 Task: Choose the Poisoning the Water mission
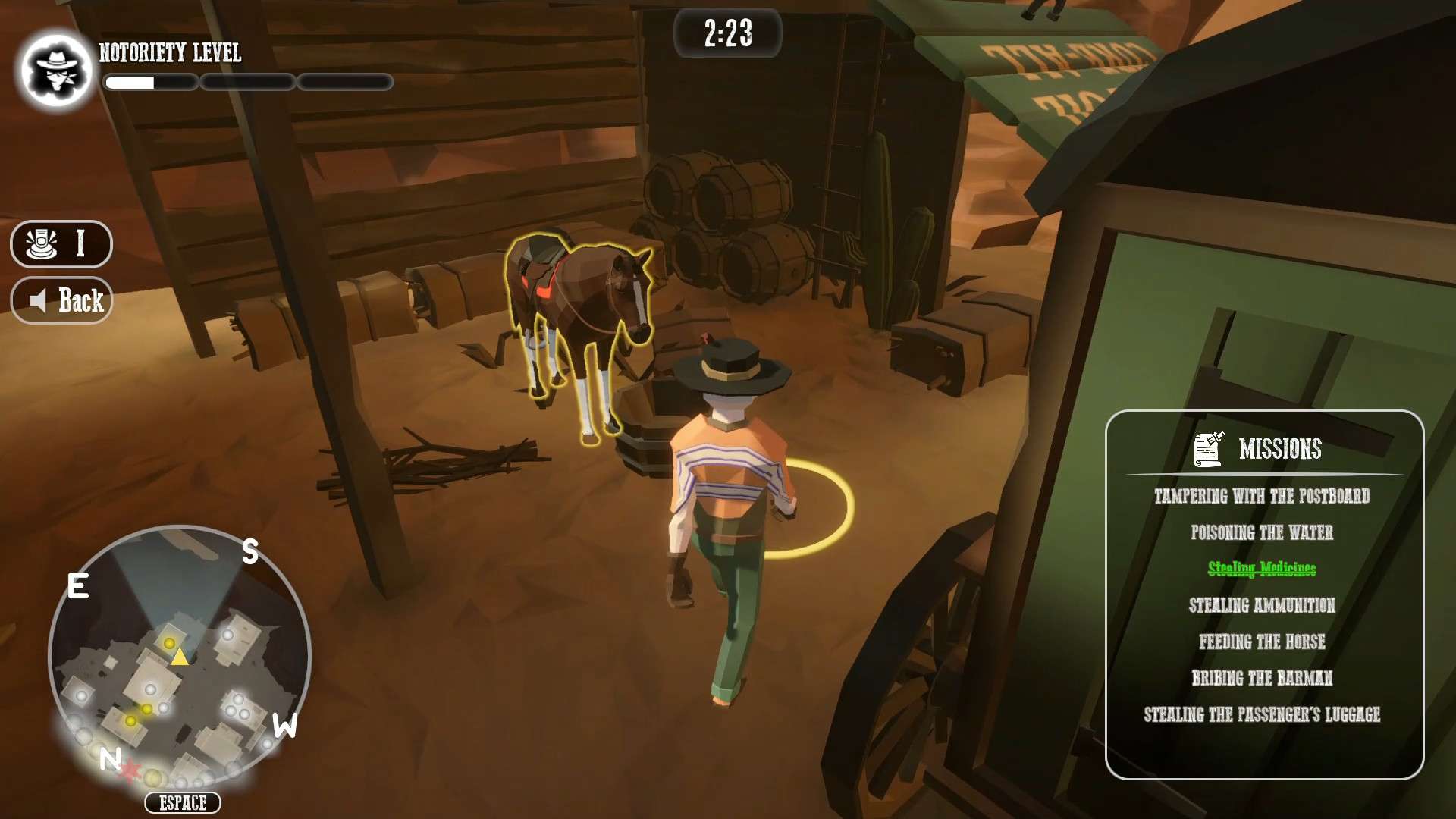pyautogui.click(x=1262, y=533)
